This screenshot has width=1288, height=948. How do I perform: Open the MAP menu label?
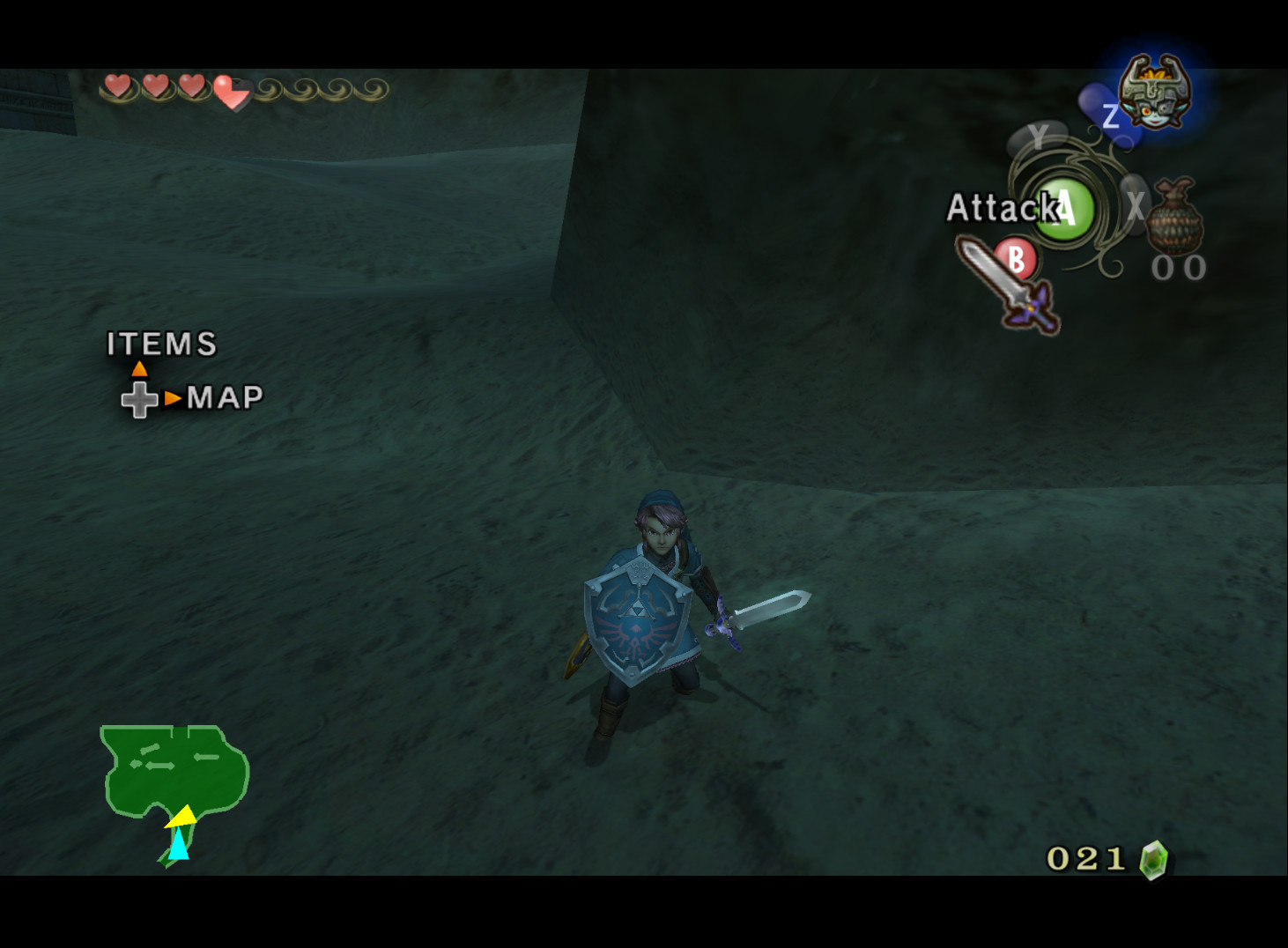pos(226,397)
